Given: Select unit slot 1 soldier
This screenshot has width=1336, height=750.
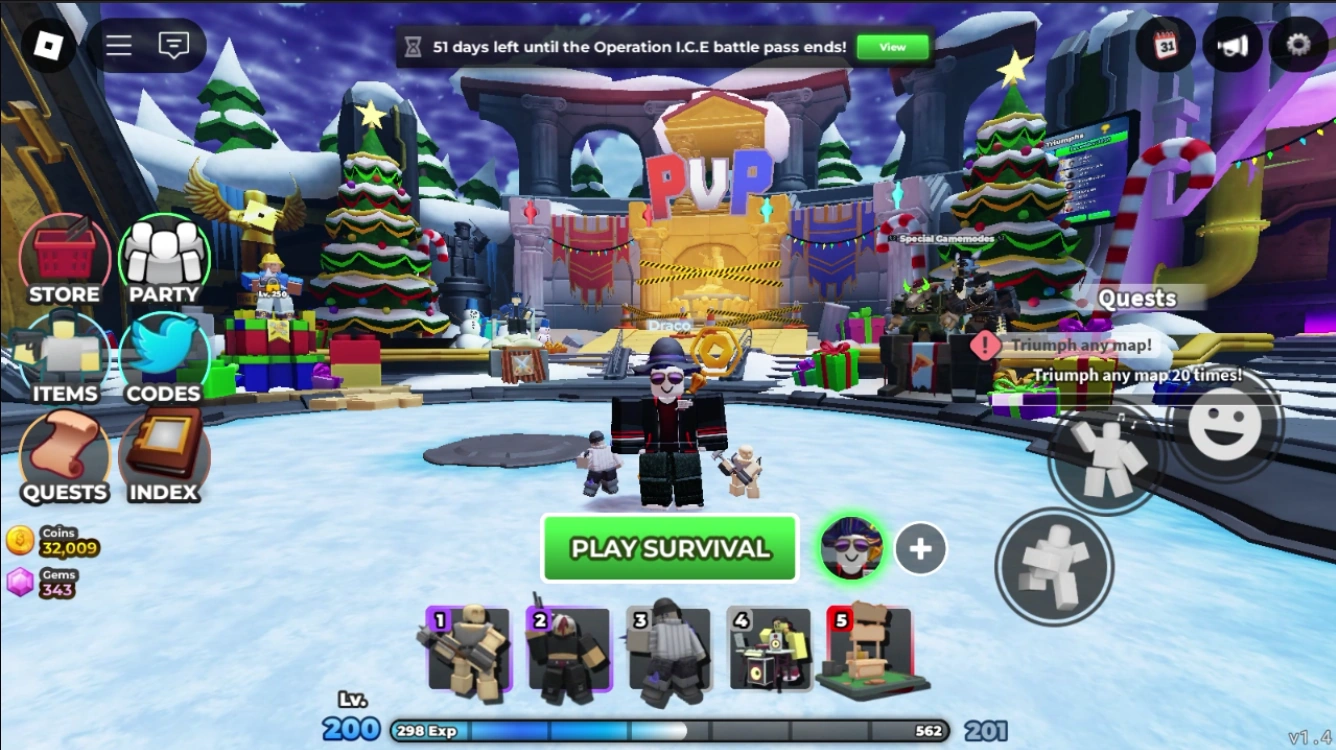Looking at the screenshot, I should (468, 652).
